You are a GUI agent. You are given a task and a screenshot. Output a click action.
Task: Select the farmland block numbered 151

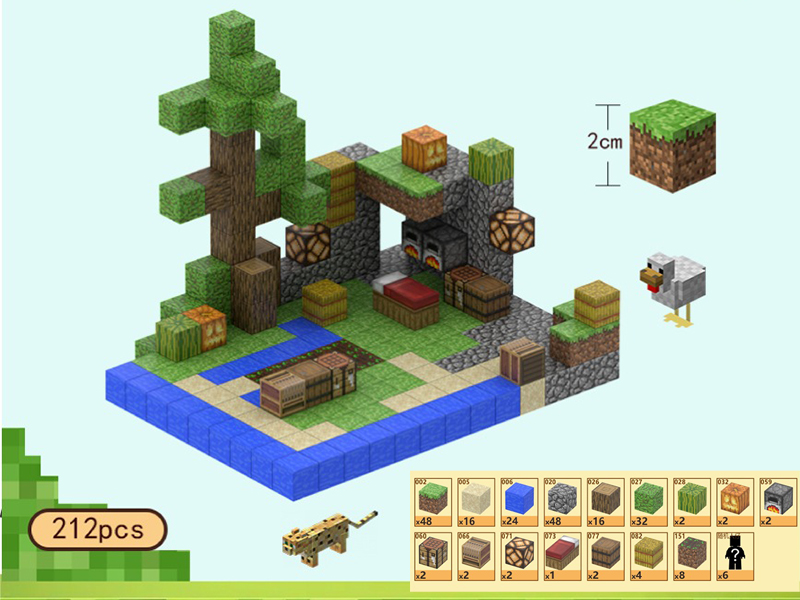pyautogui.click(x=692, y=555)
